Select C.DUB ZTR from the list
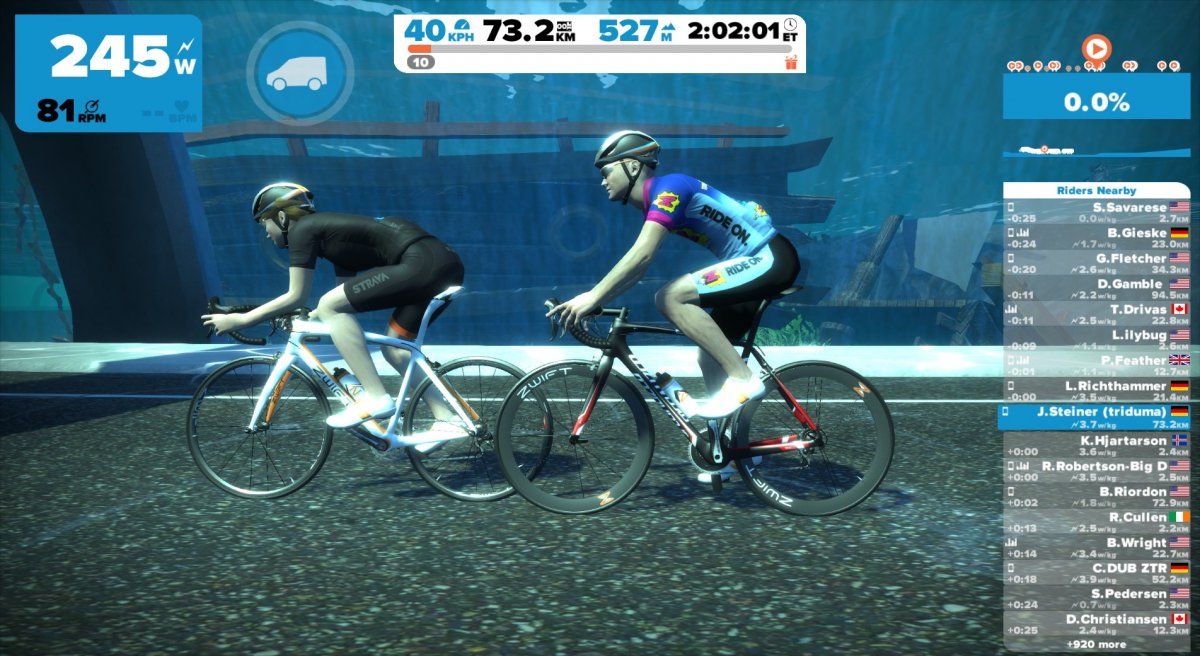 1096,573
